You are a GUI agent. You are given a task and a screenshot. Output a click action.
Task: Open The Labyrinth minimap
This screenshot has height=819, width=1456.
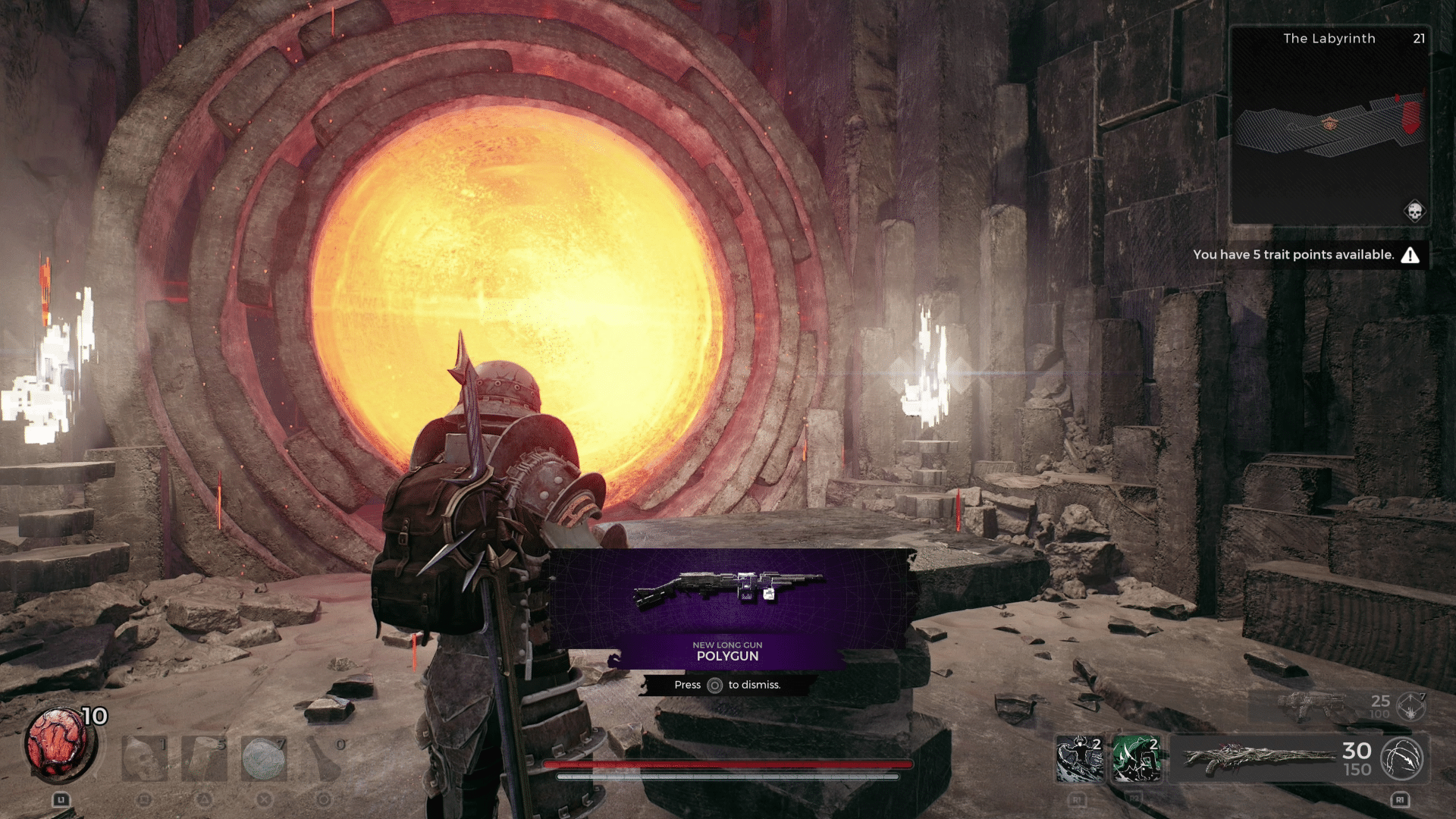1329,125
